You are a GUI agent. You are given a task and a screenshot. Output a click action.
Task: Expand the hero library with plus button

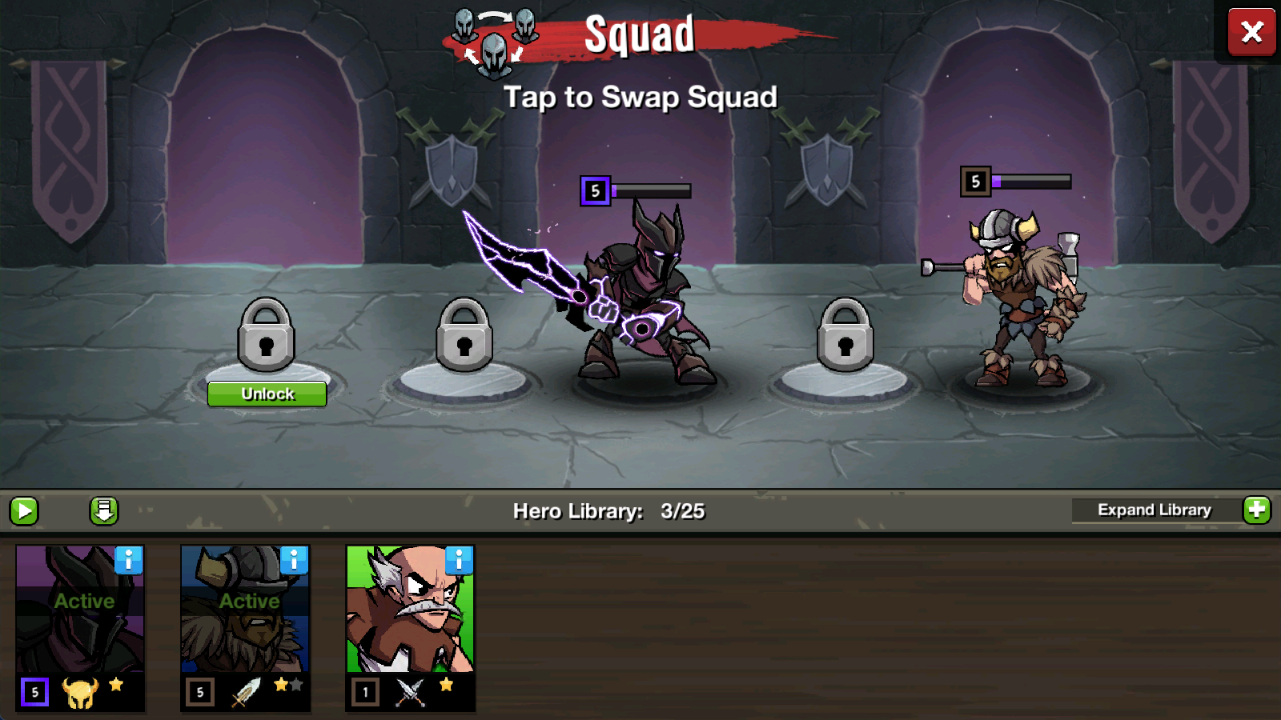click(1256, 510)
